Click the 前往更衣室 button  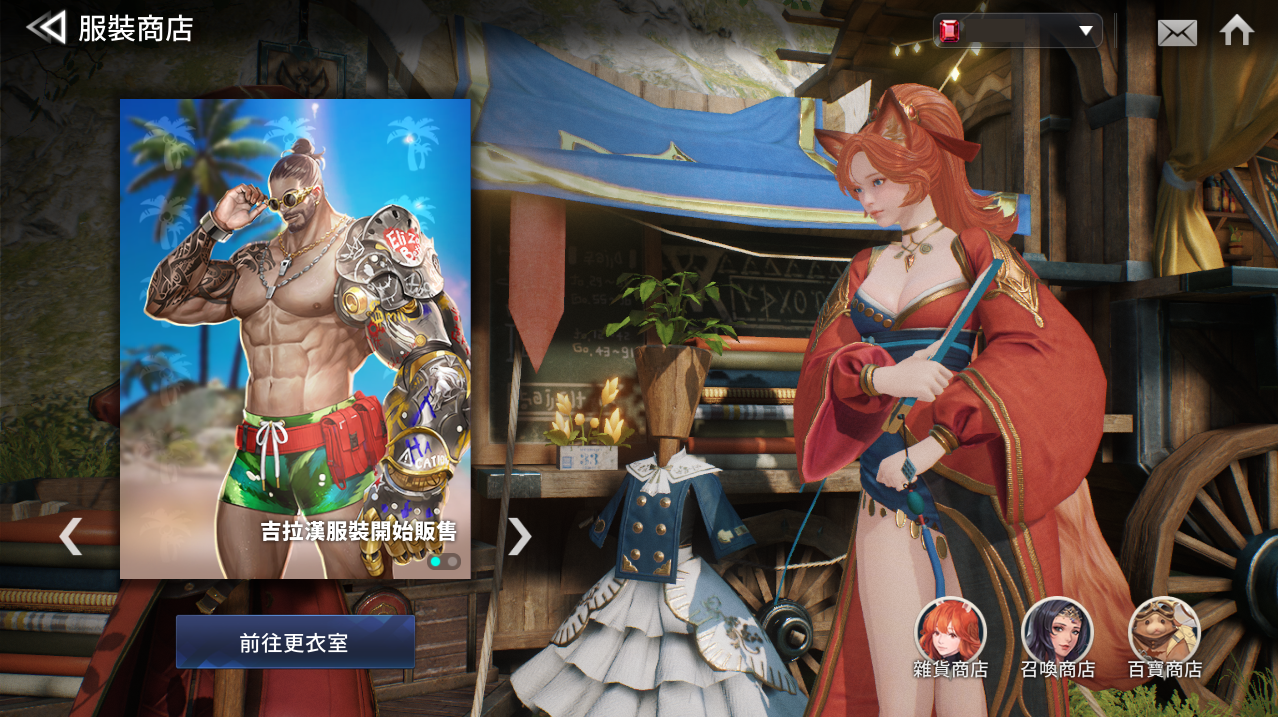[295, 642]
